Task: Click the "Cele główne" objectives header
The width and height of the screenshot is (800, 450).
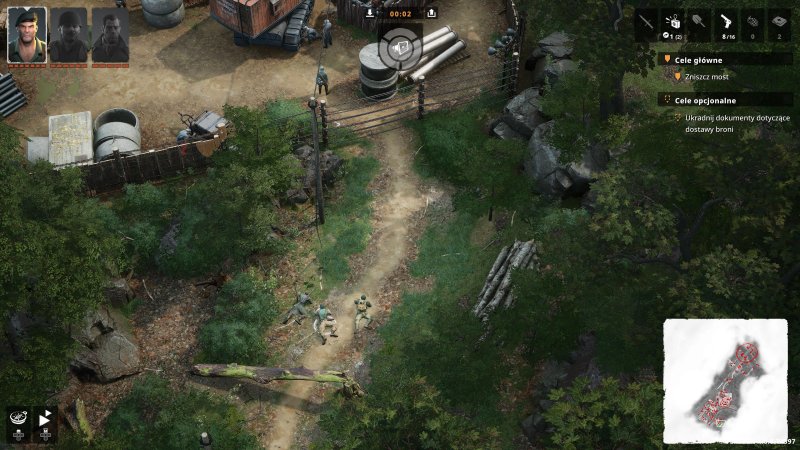Action: point(698,59)
